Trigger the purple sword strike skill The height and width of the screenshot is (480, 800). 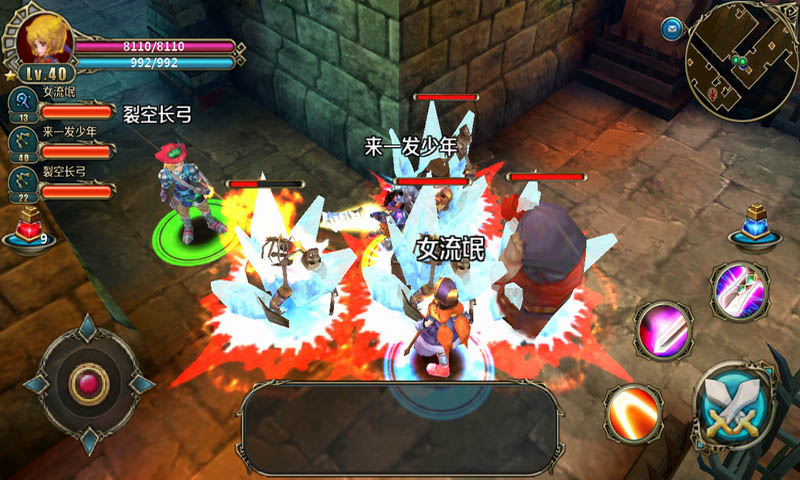pyautogui.click(x=739, y=289)
